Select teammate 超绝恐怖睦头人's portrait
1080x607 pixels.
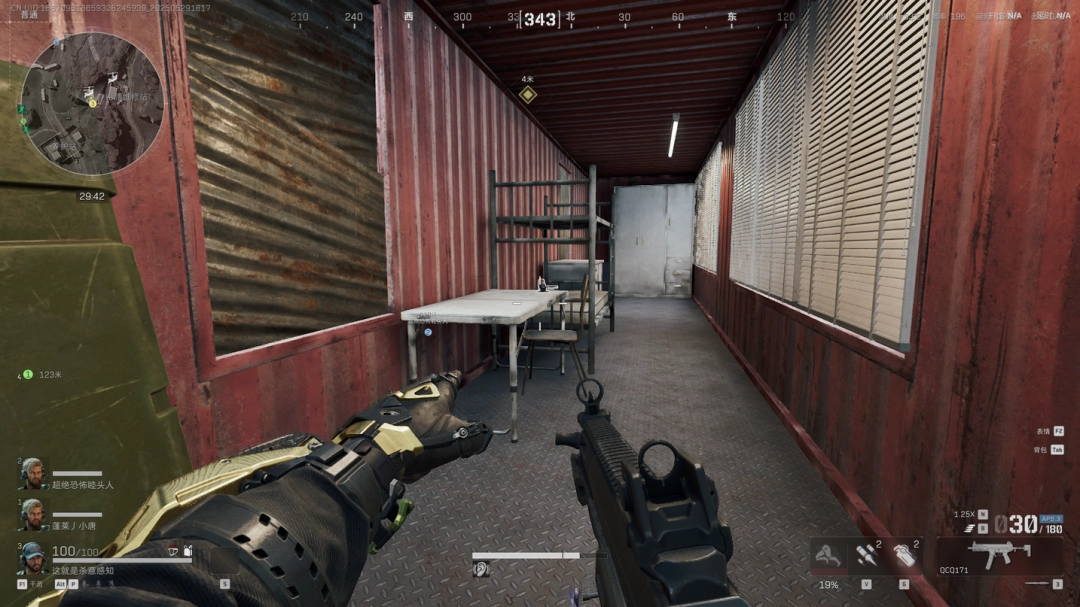[x=32, y=473]
